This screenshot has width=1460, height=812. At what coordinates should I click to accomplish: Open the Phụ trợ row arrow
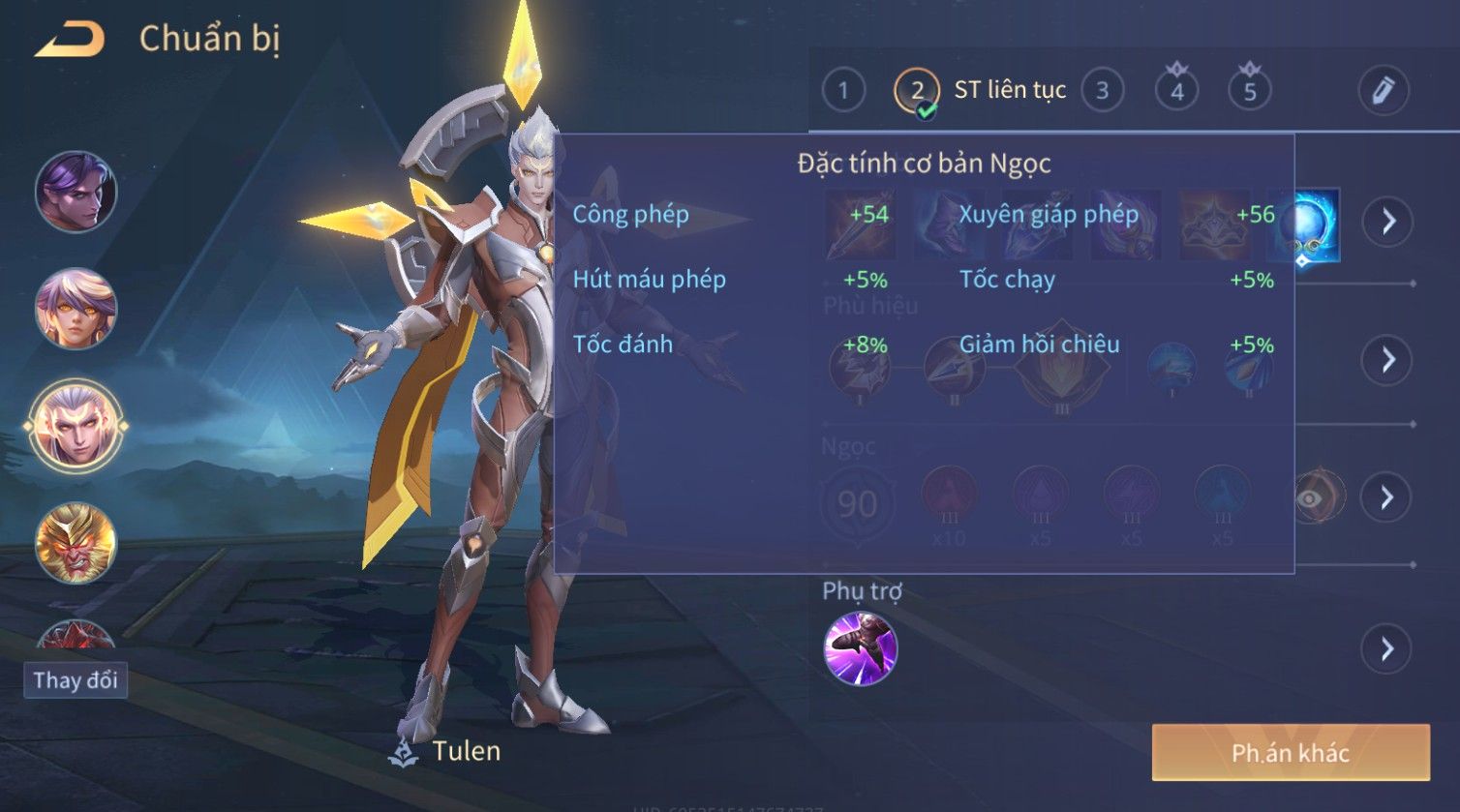[x=1387, y=648]
